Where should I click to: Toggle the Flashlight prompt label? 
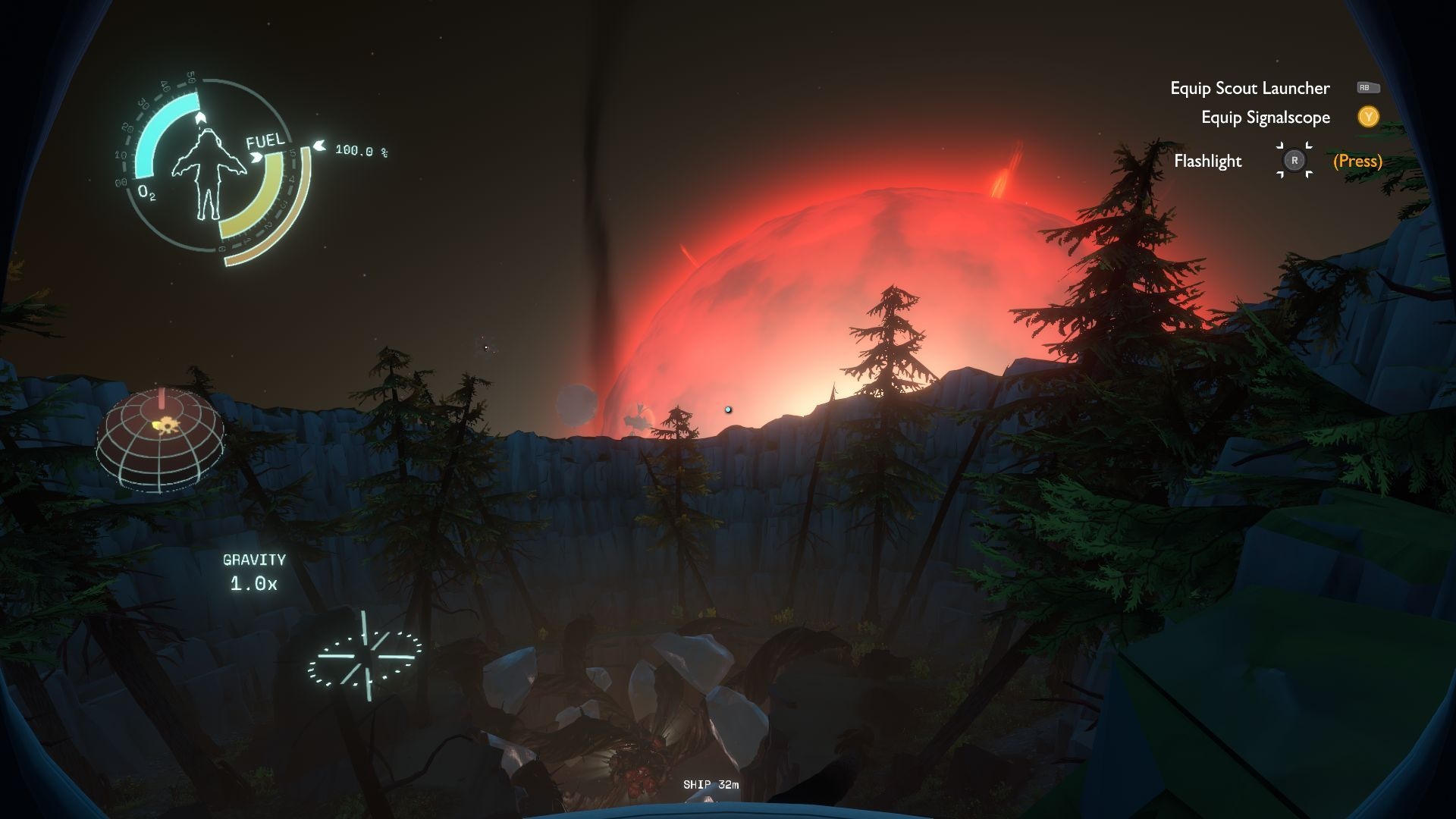[x=1207, y=161]
